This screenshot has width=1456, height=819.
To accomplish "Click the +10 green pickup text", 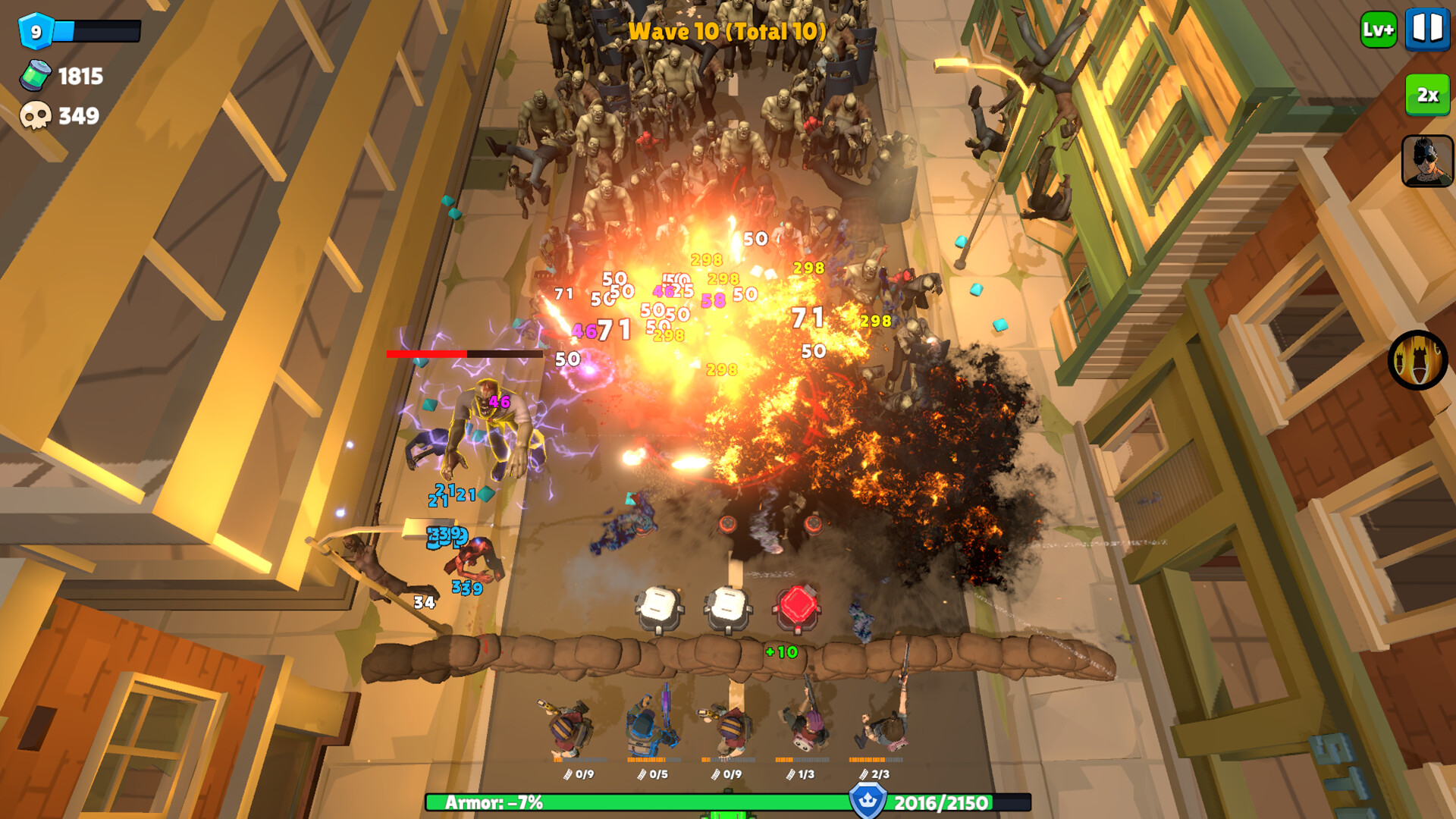I will click(781, 652).
